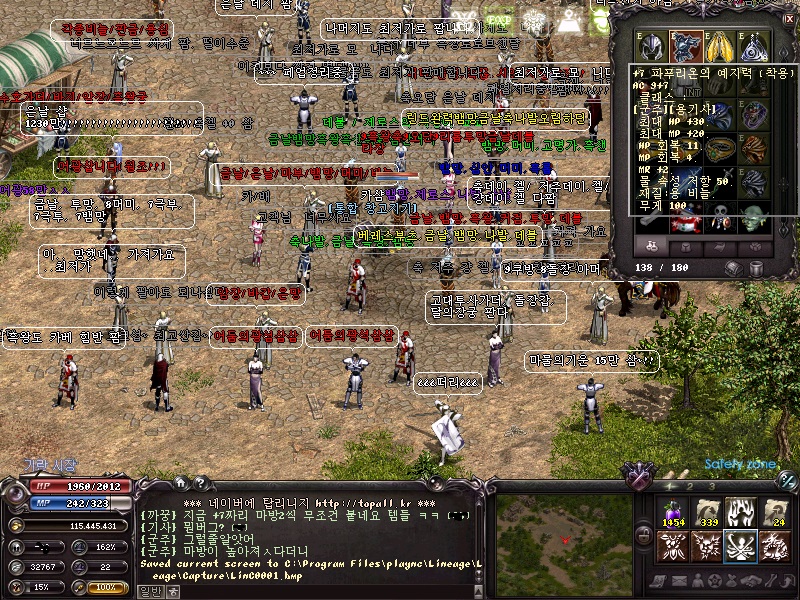Click the trash can delete button
The image size is (800, 600).
pyautogui.click(x=755, y=268)
